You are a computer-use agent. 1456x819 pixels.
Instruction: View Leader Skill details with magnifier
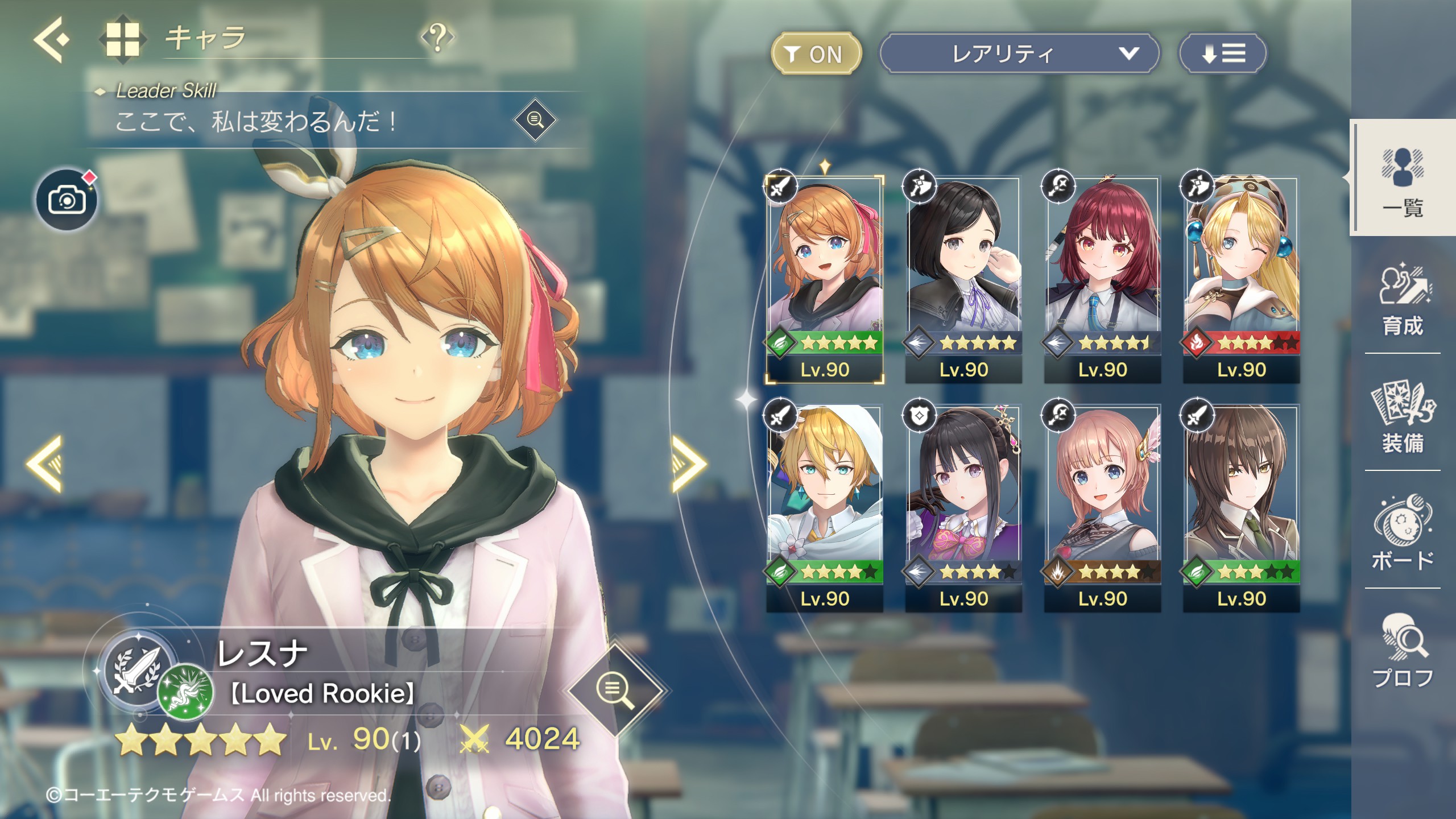click(x=535, y=120)
